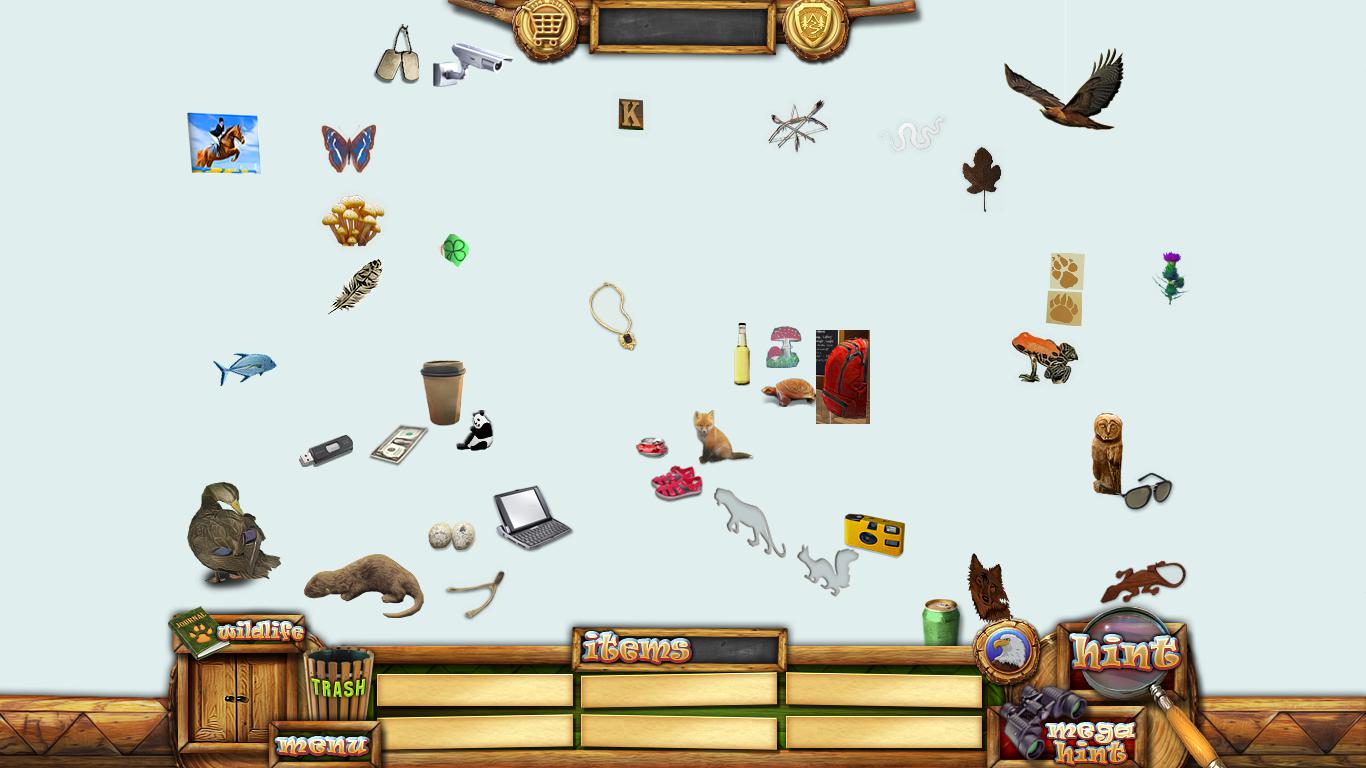
Task: Use the hint magnifying glass
Action: coord(1124,653)
